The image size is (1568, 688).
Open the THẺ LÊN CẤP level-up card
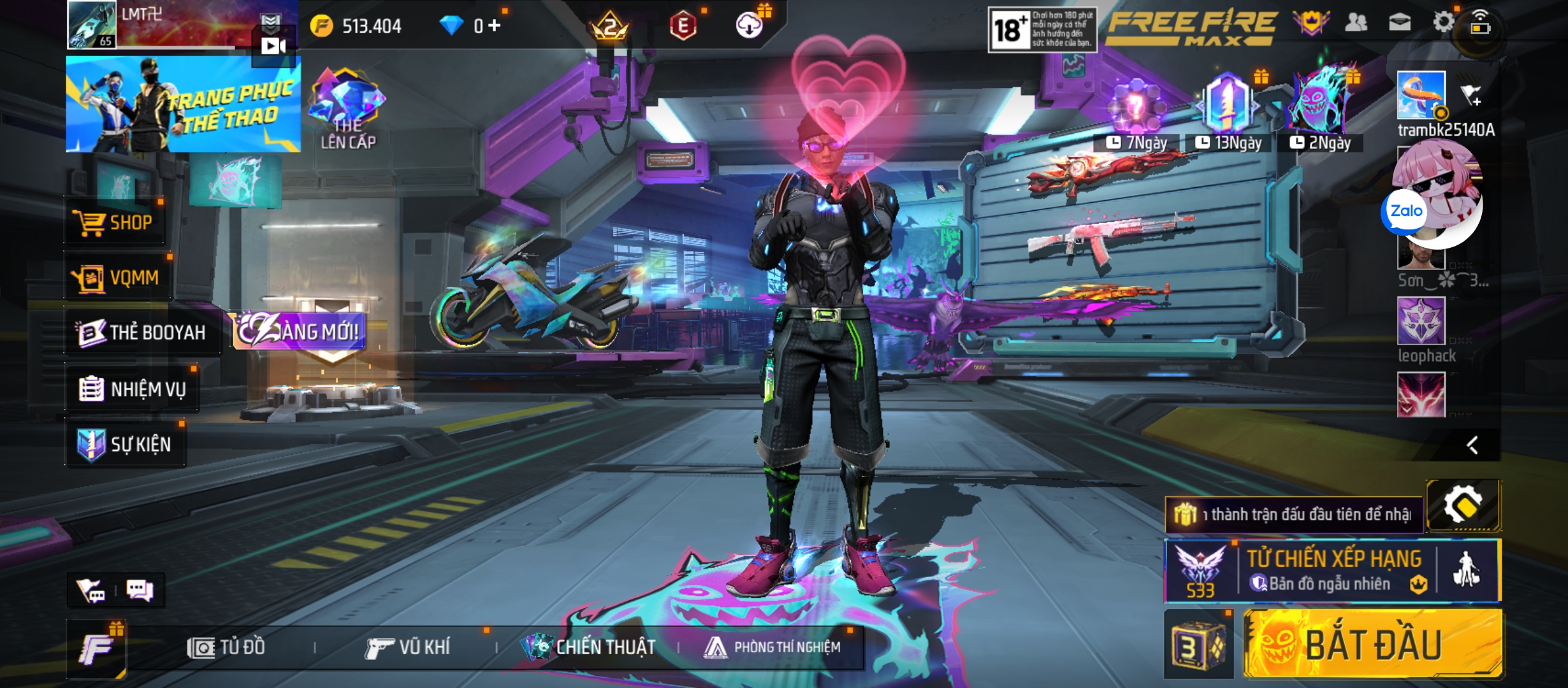pos(347,110)
